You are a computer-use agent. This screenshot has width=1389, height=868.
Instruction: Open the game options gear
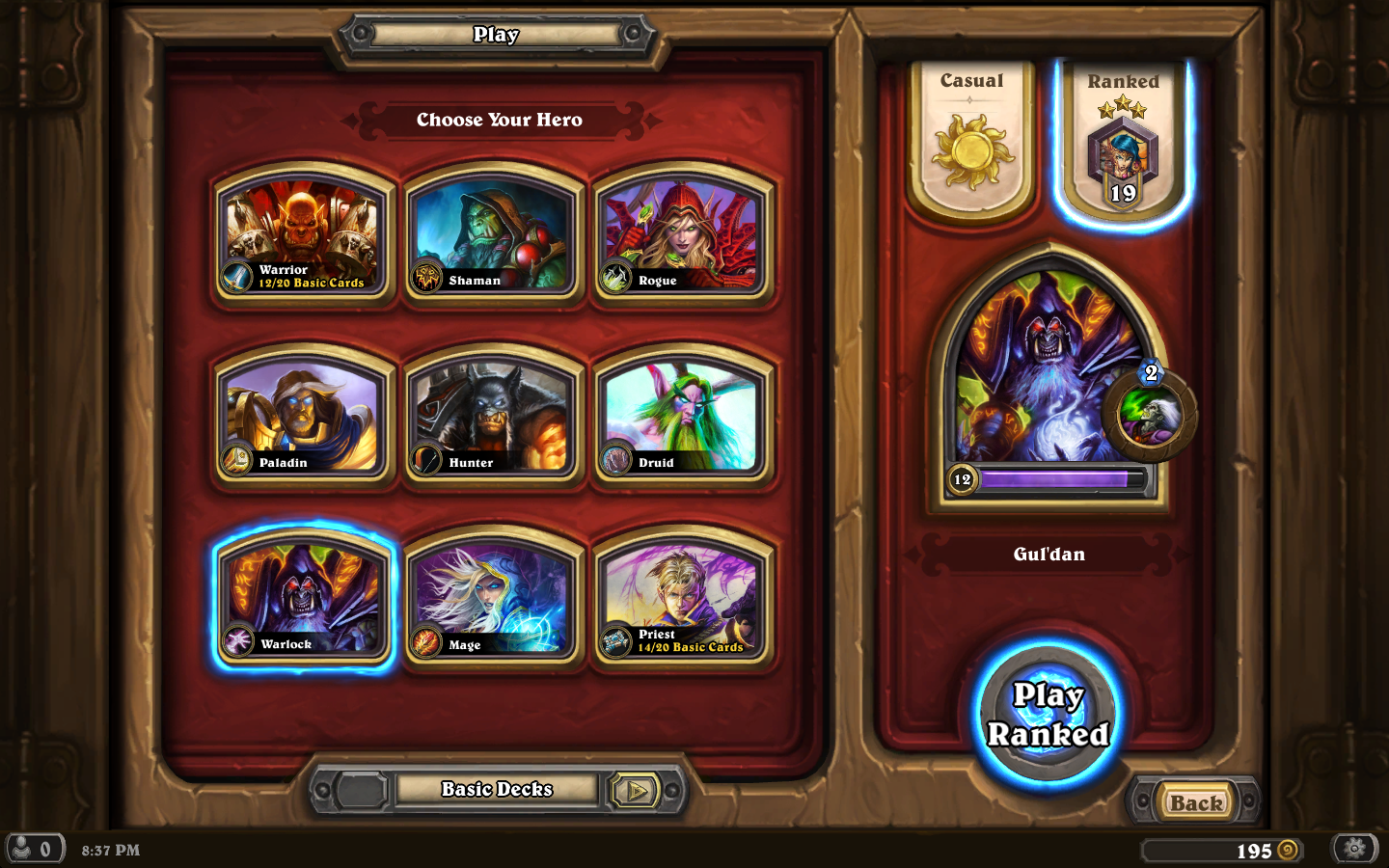pyautogui.click(x=1355, y=850)
